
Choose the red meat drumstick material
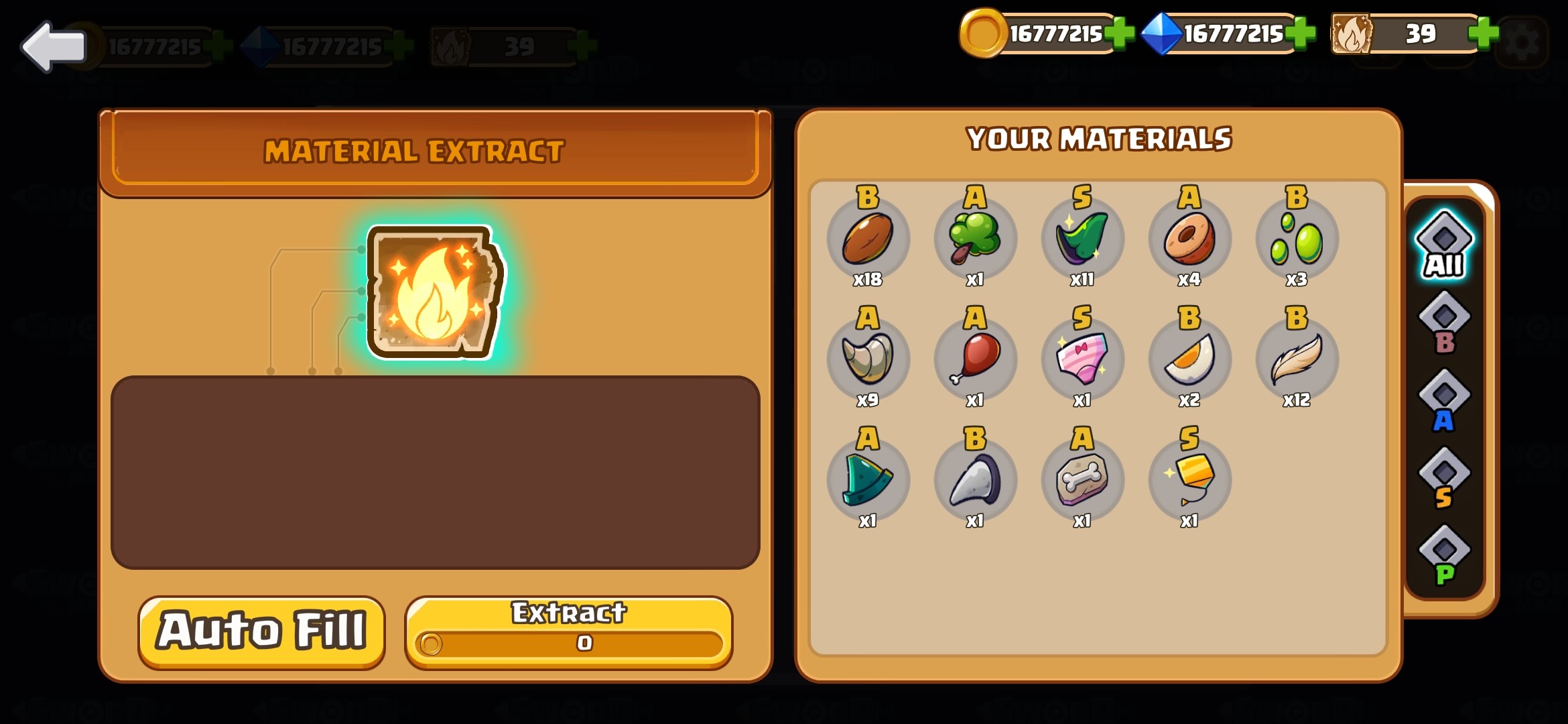pos(975,360)
